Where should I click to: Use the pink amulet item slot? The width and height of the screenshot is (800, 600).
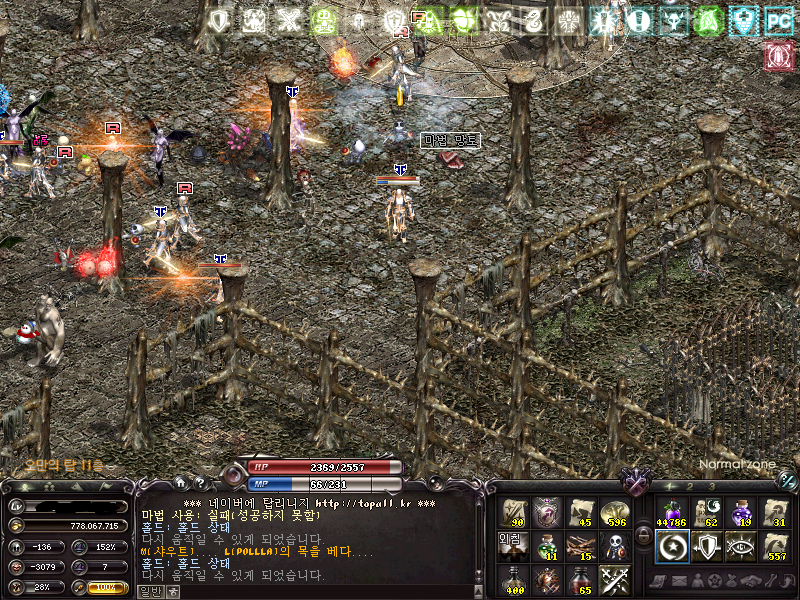pos(547,513)
